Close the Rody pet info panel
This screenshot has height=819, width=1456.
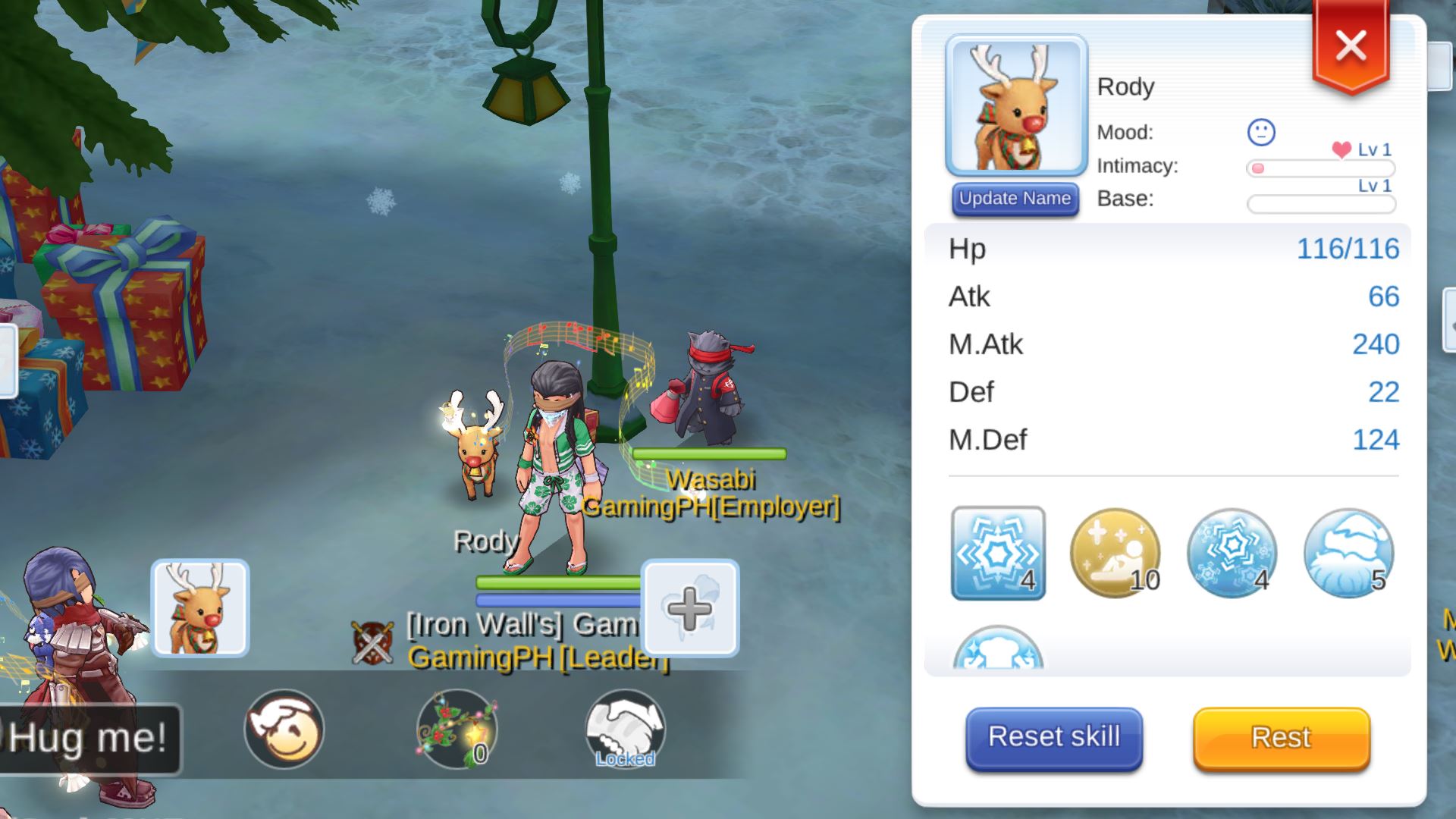pyautogui.click(x=1351, y=45)
